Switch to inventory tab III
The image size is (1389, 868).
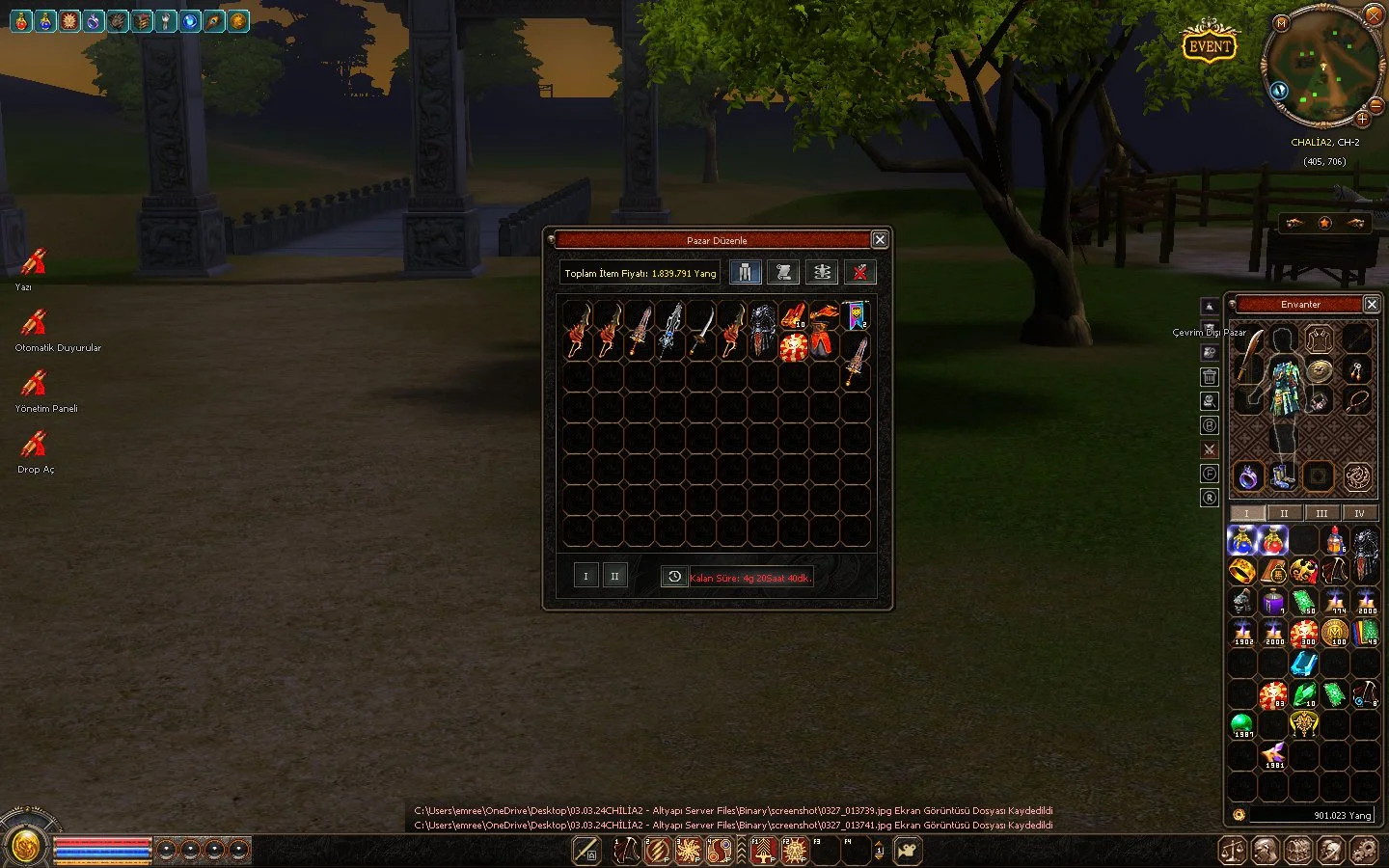(x=1321, y=513)
